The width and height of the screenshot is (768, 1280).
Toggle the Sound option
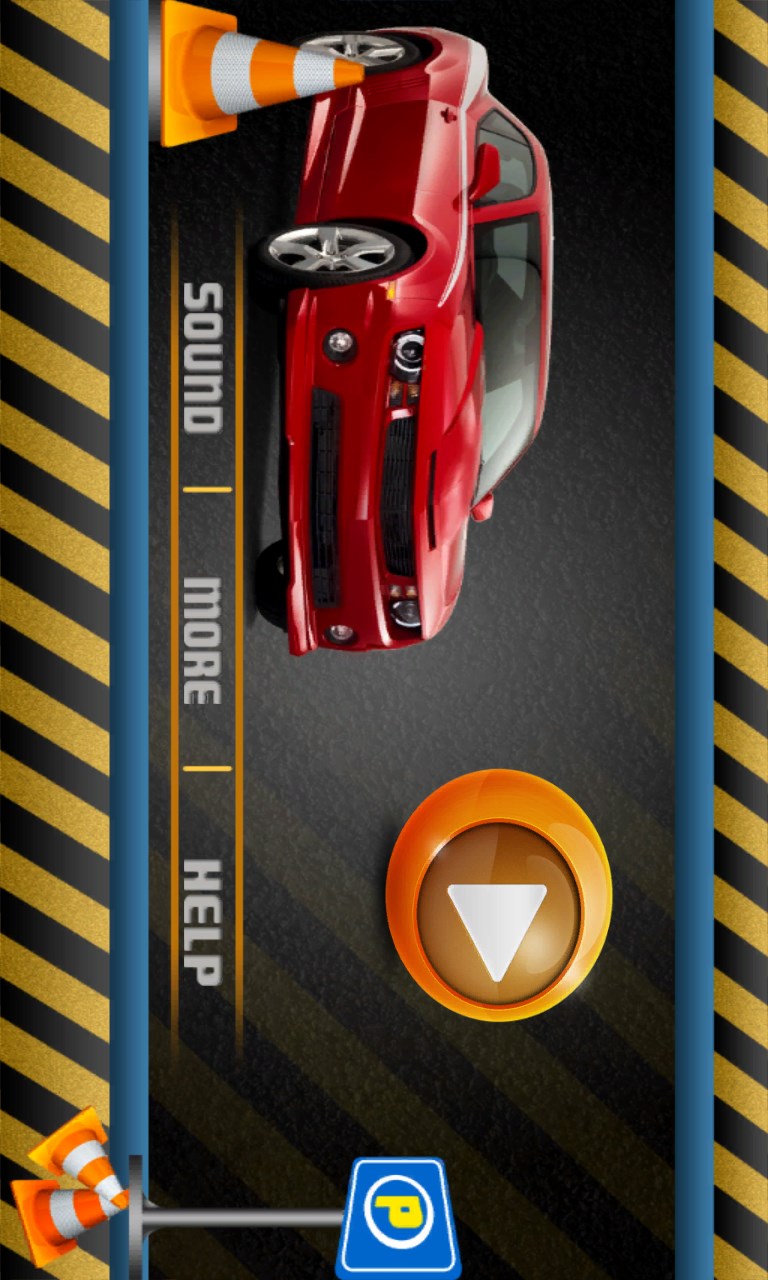click(x=203, y=357)
